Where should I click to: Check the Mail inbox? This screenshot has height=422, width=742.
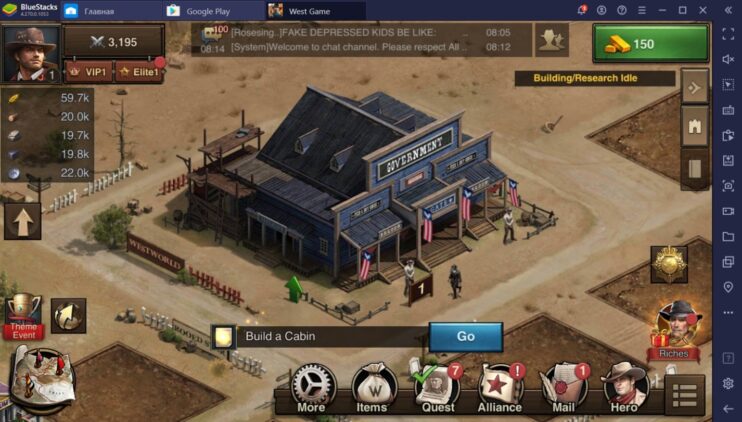(x=564, y=389)
